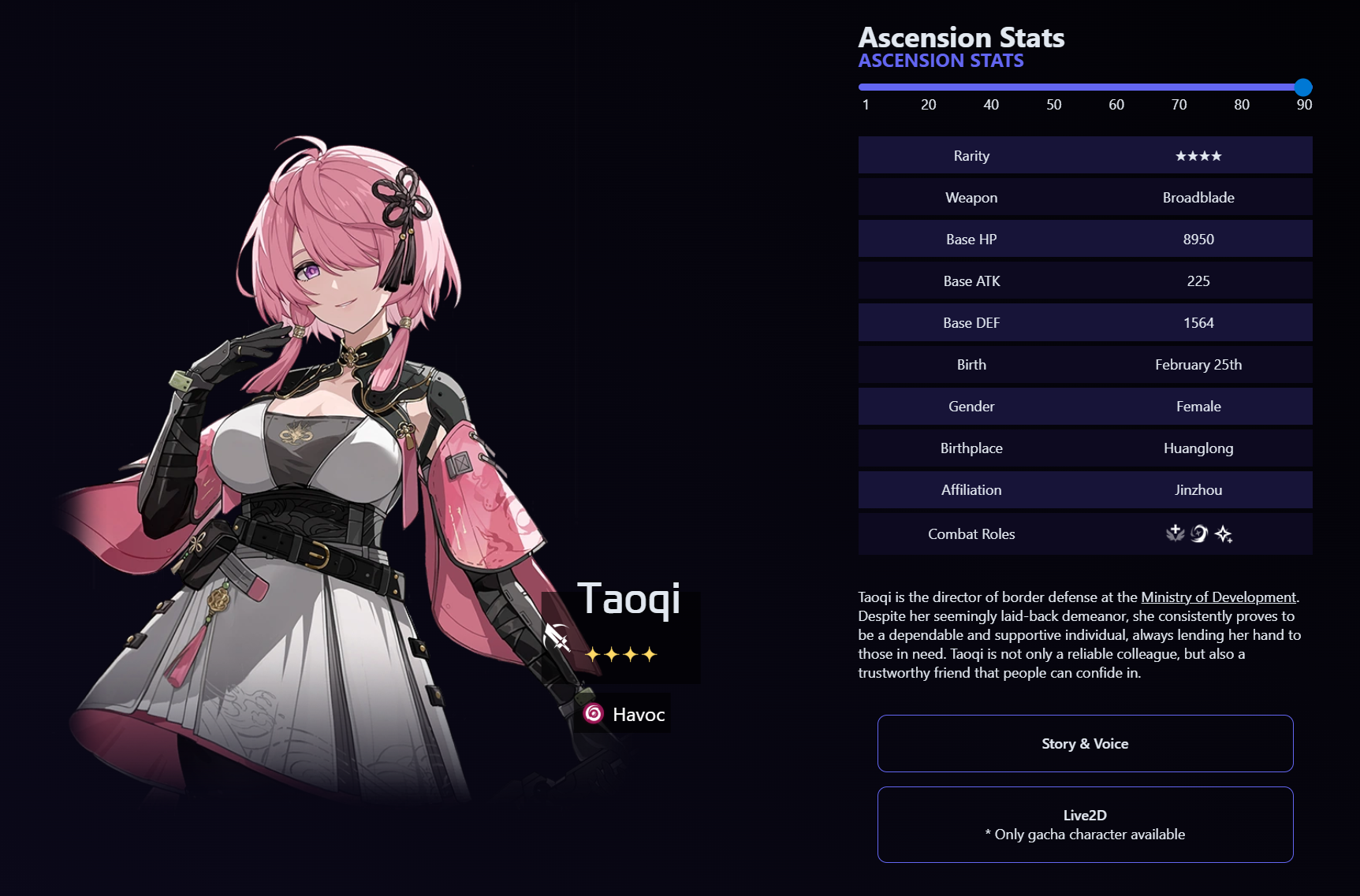Click the sparkle Combat Roles icon
The height and width of the screenshot is (896, 1360).
click(1224, 534)
